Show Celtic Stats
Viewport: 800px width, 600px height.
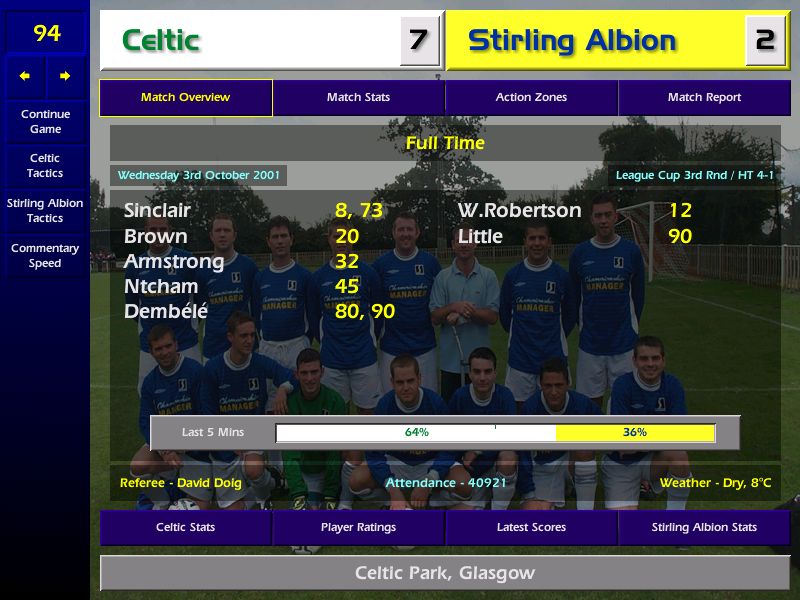click(185, 527)
